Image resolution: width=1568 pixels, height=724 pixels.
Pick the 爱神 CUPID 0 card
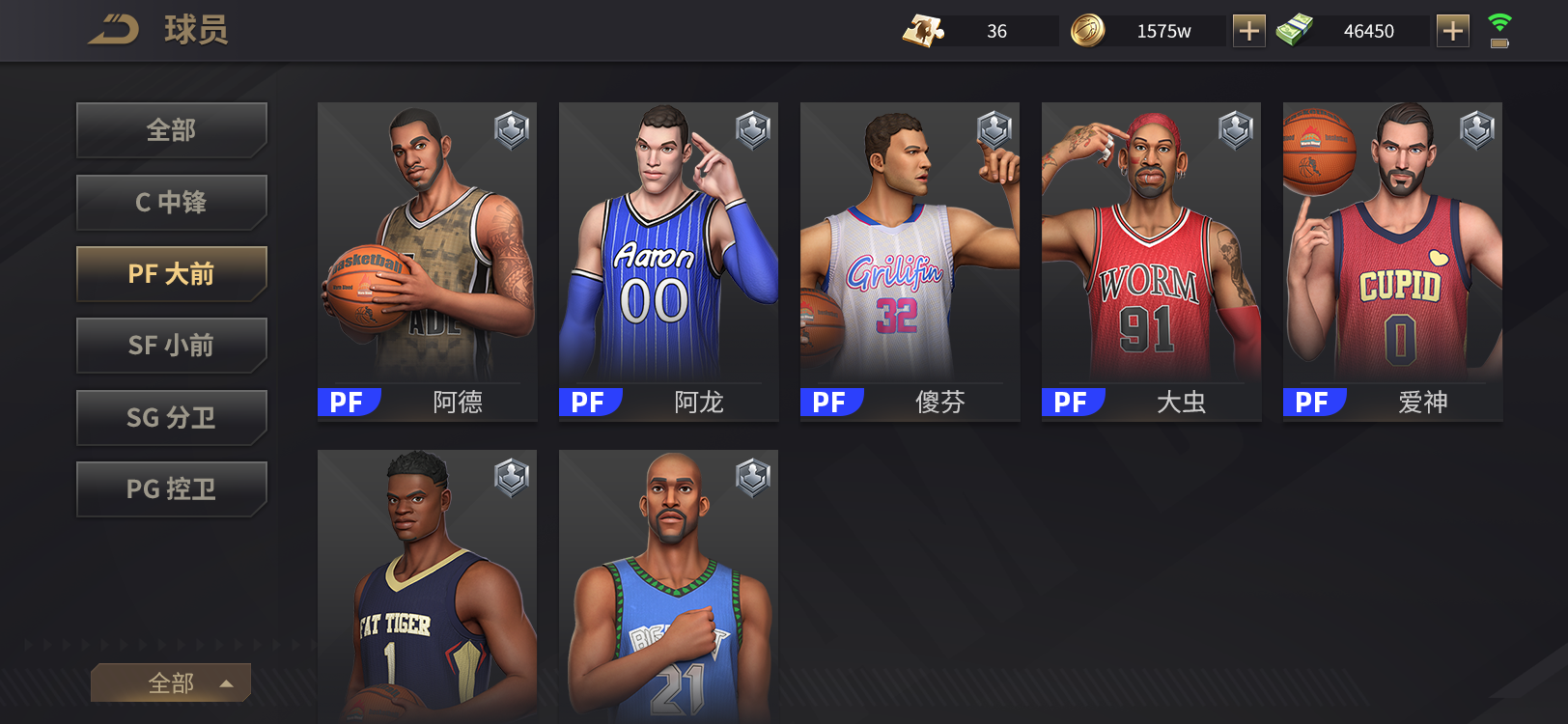[x=1392, y=261]
